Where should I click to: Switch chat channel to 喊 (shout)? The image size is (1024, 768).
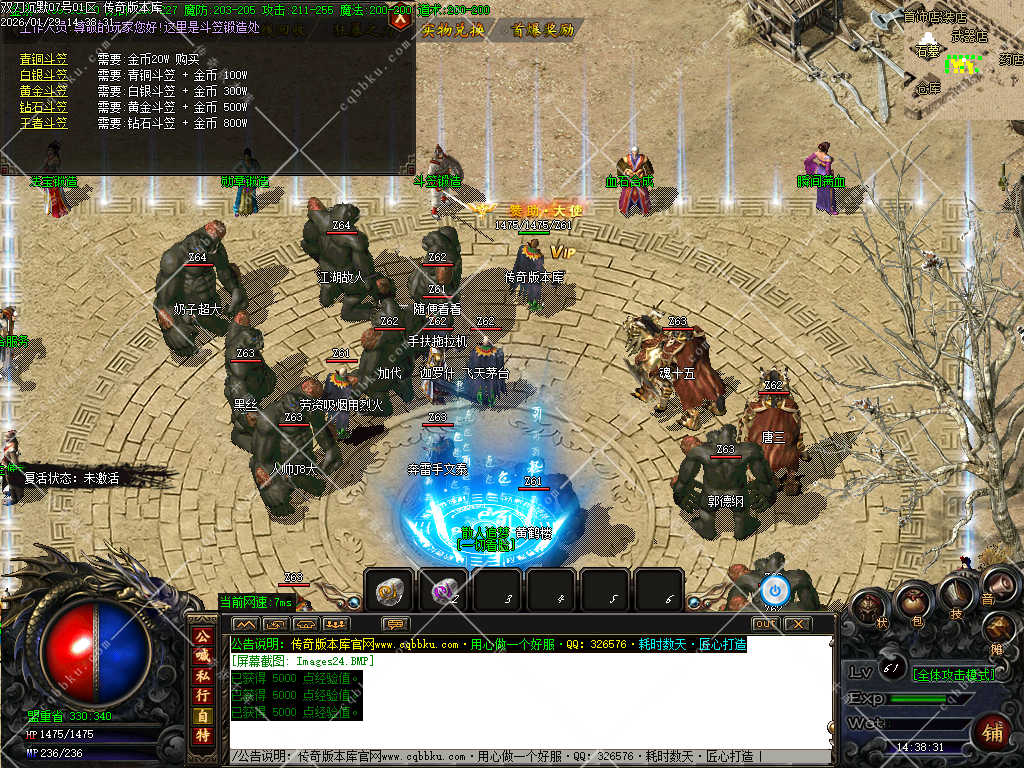(202, 656)
